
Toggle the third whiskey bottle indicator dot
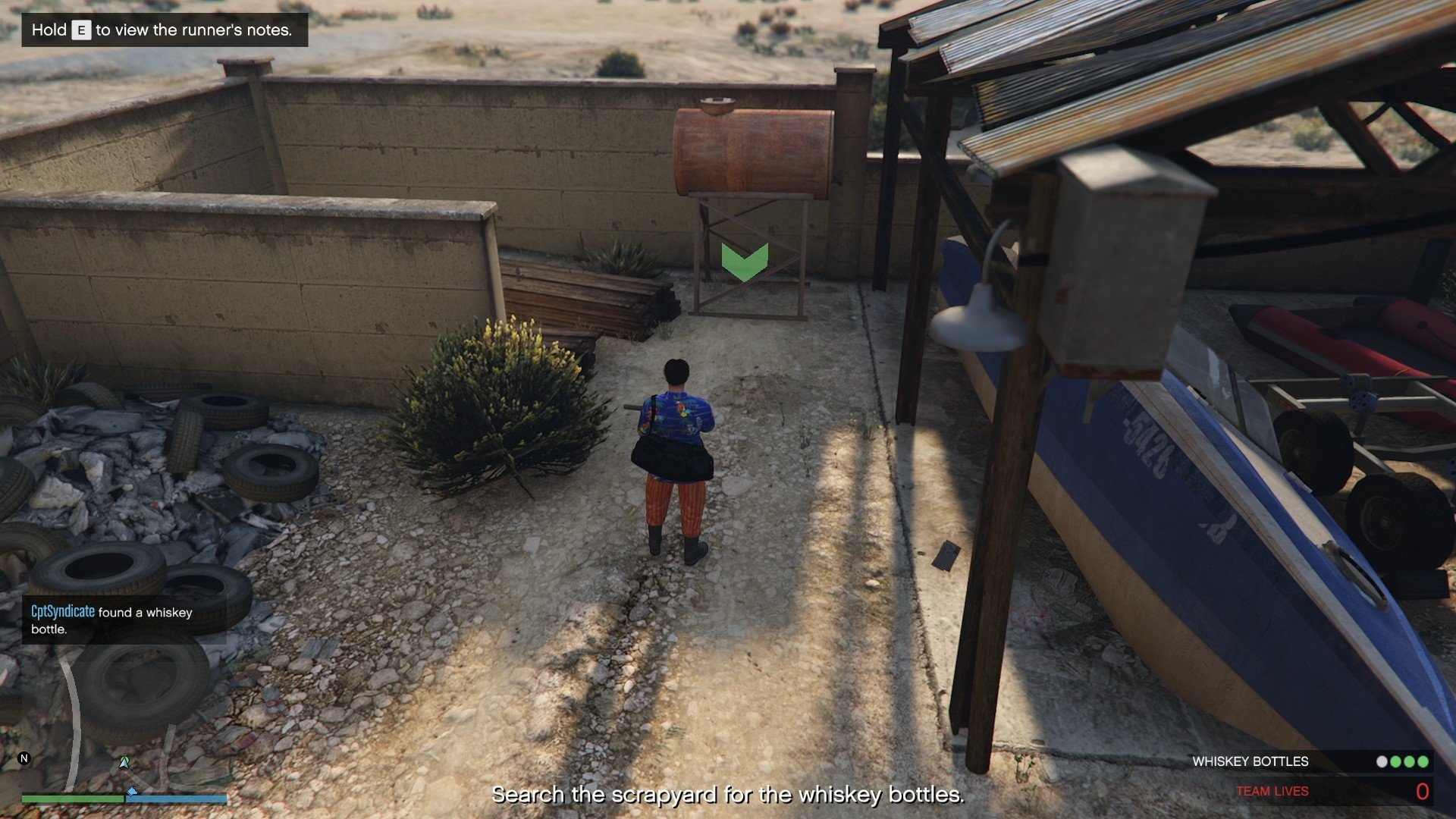[1409, 761]
